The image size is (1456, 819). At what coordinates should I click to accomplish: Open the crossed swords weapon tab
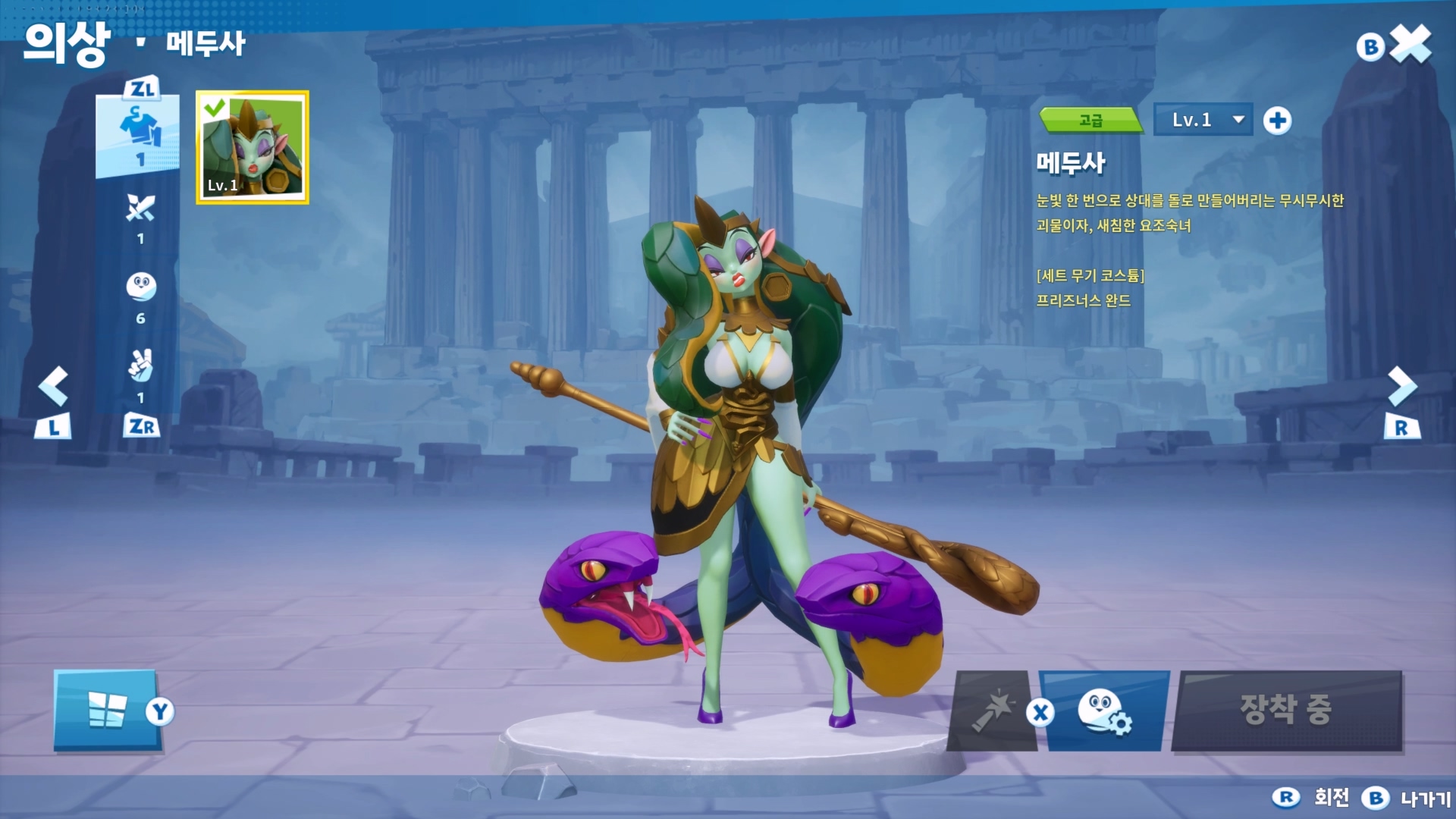(140, 209)
